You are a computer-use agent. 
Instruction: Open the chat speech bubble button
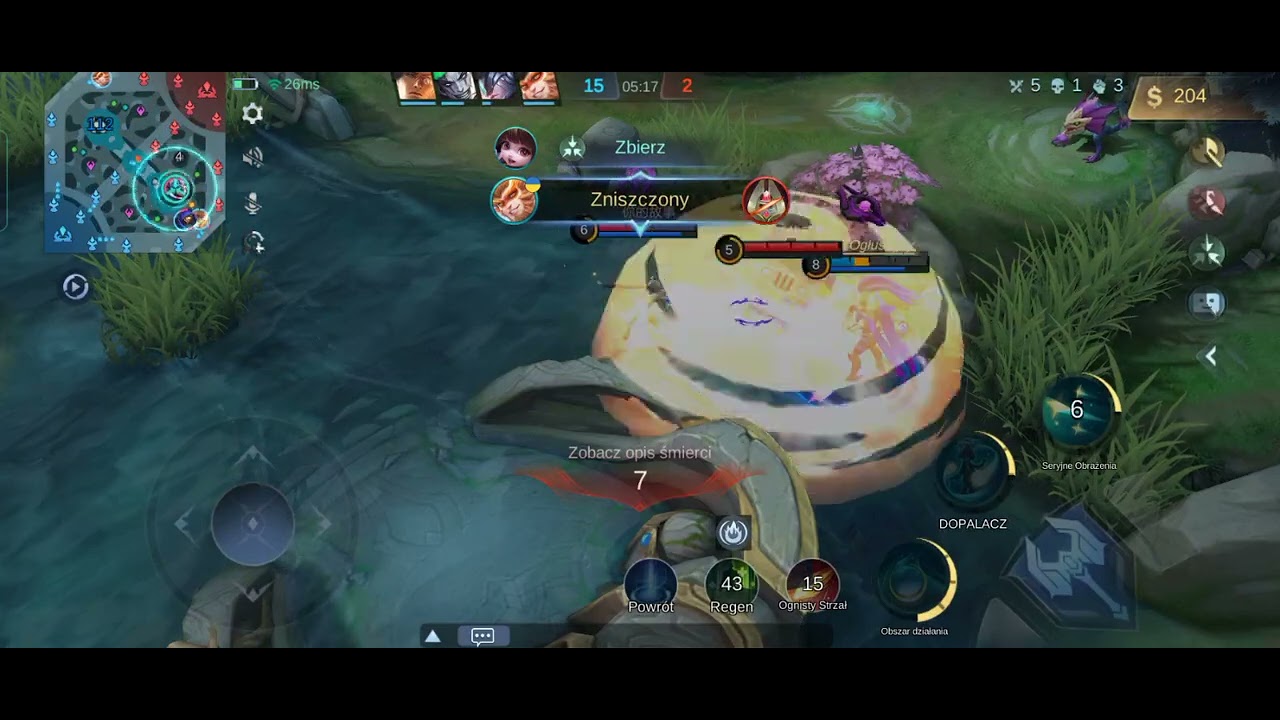tap(482, 636)
